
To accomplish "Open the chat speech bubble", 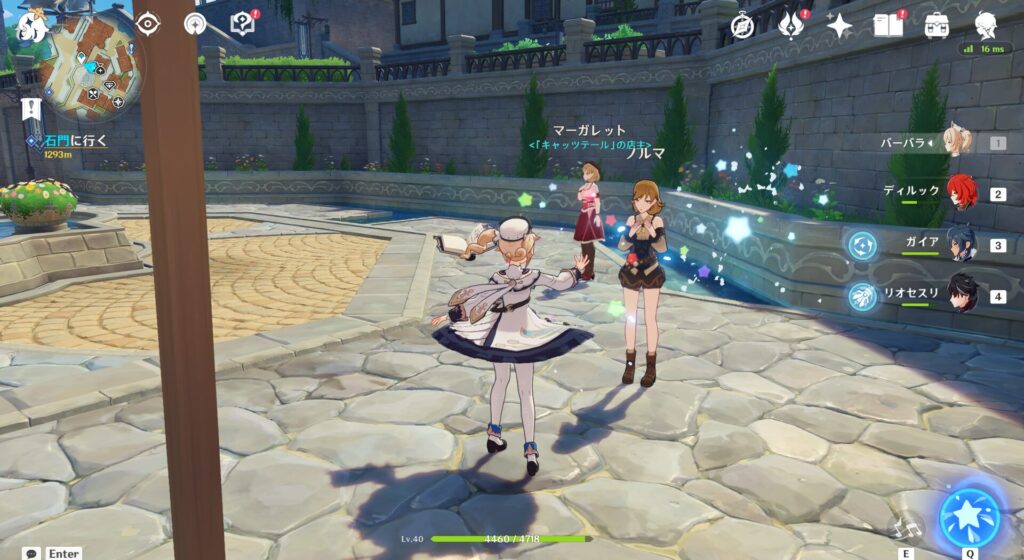I will point(32,553).
